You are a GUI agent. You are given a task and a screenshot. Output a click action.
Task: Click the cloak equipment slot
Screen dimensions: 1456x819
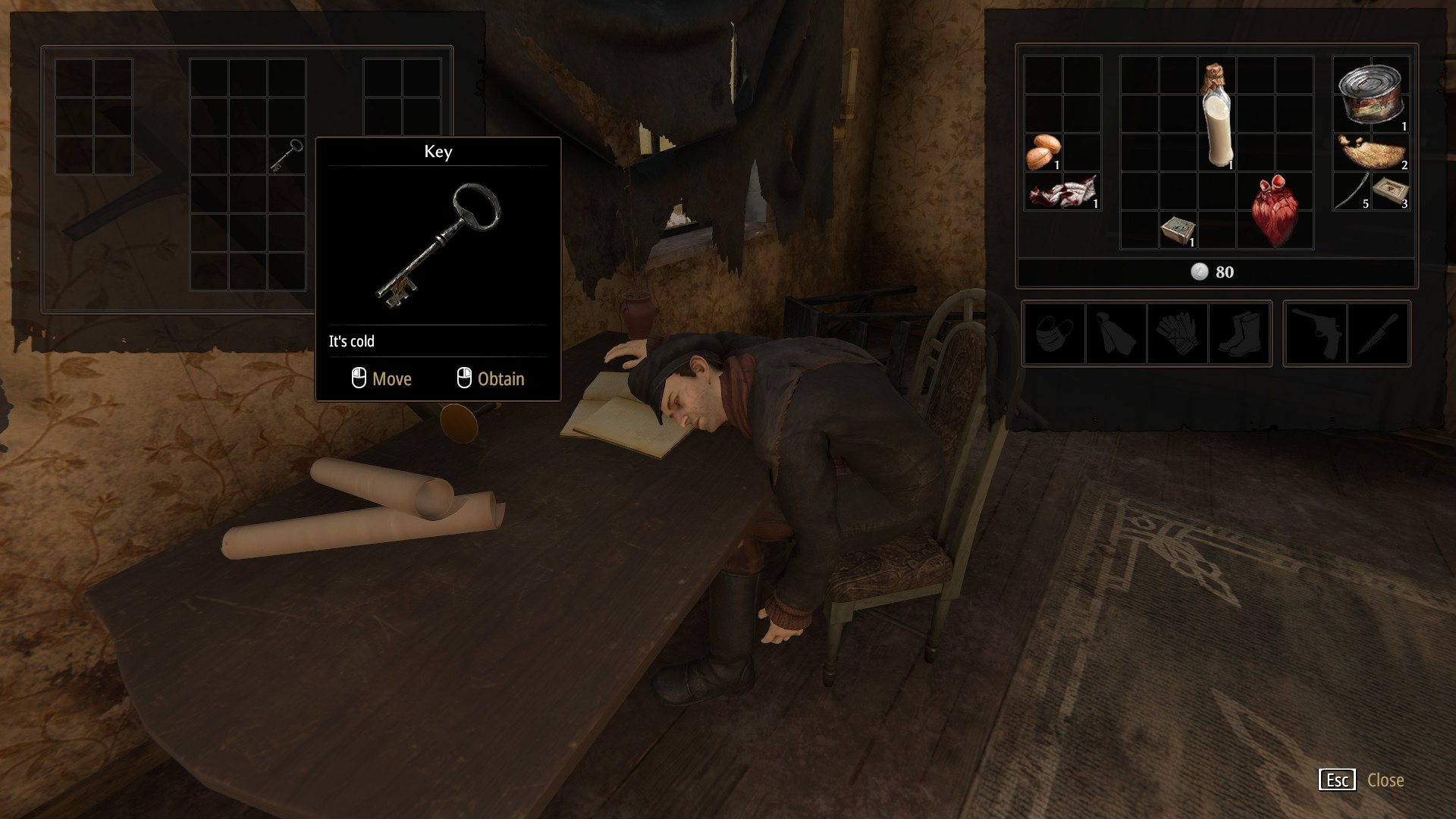1115,334
